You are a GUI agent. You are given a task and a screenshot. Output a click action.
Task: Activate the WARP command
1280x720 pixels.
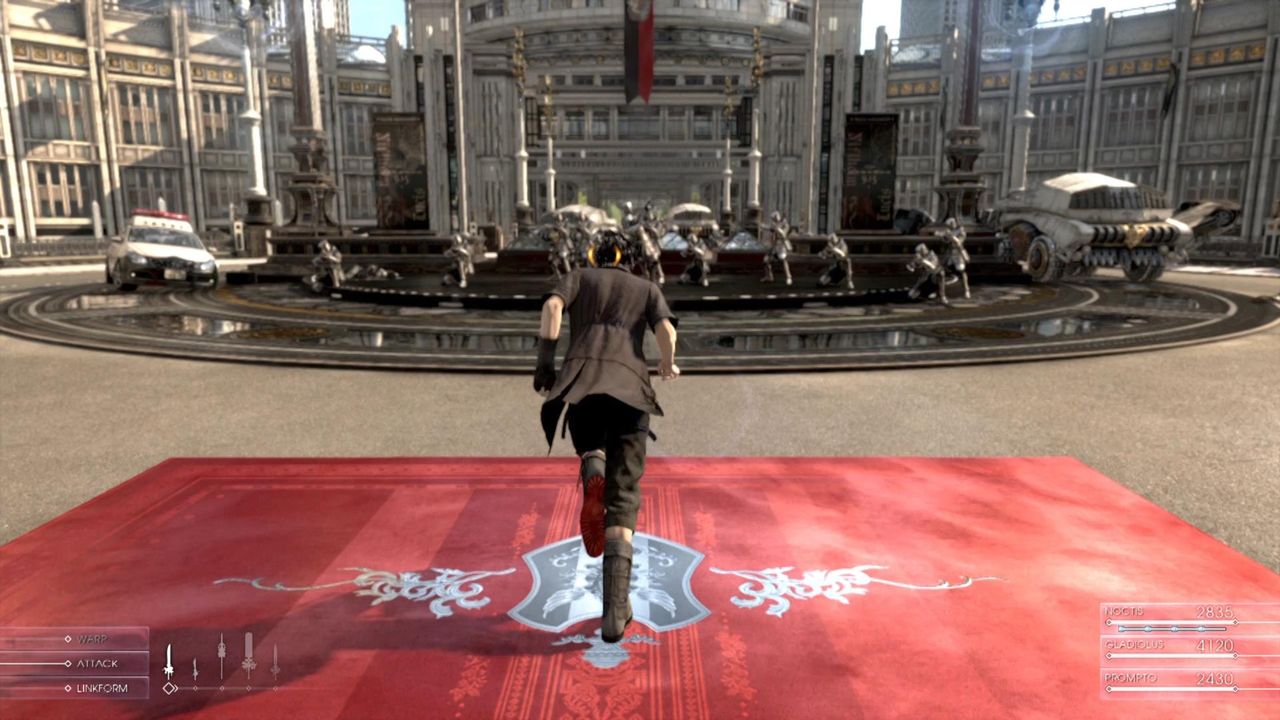(94, 638)
